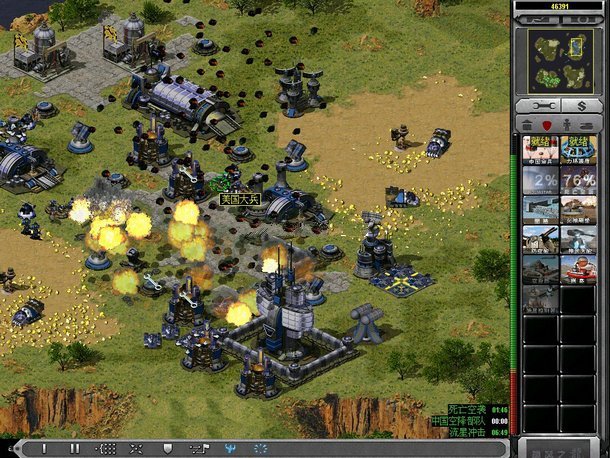Select the ready Chinese paratroopers cameo

(540, 148)
